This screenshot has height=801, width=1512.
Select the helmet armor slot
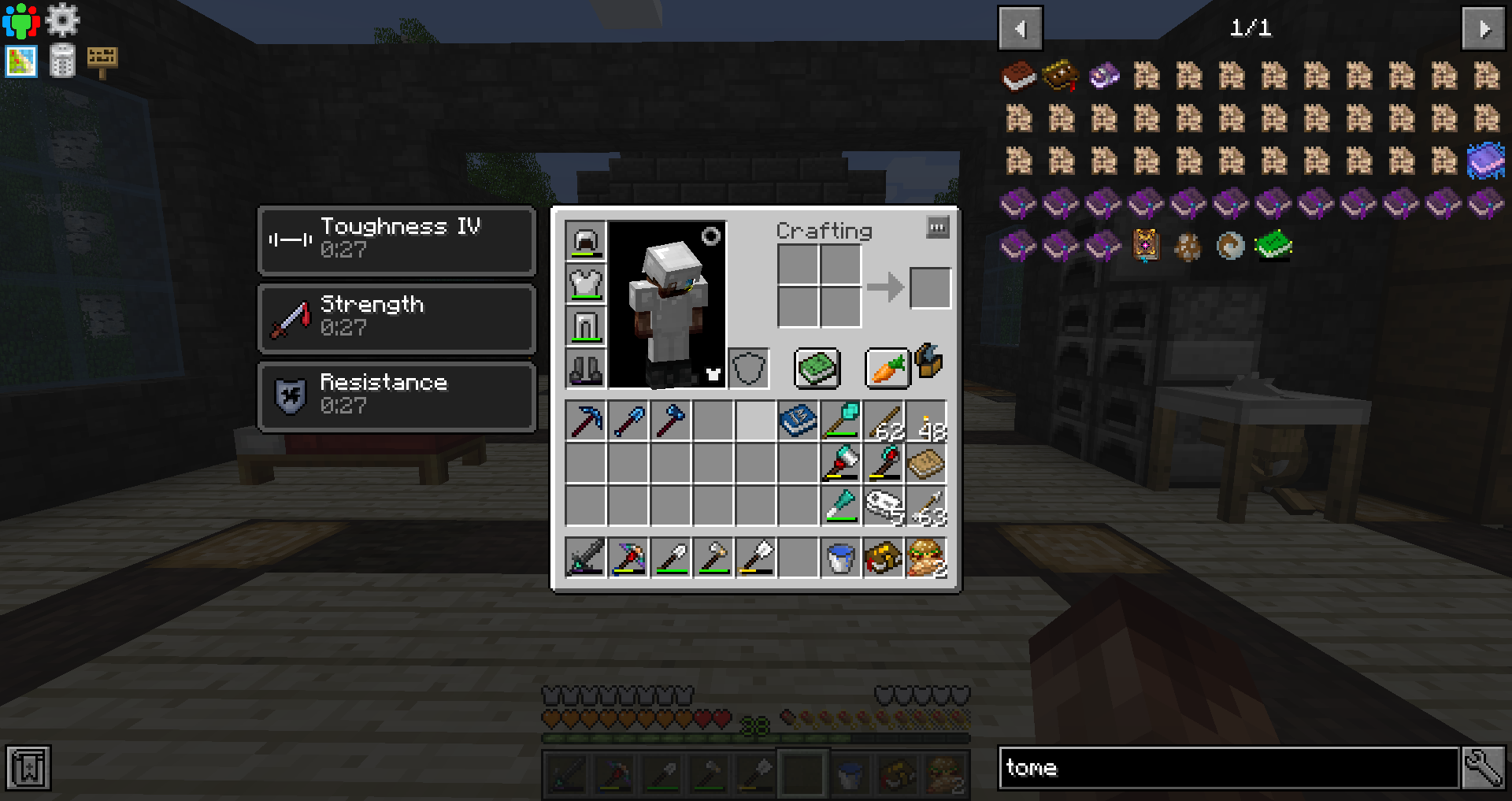(586, 240)
